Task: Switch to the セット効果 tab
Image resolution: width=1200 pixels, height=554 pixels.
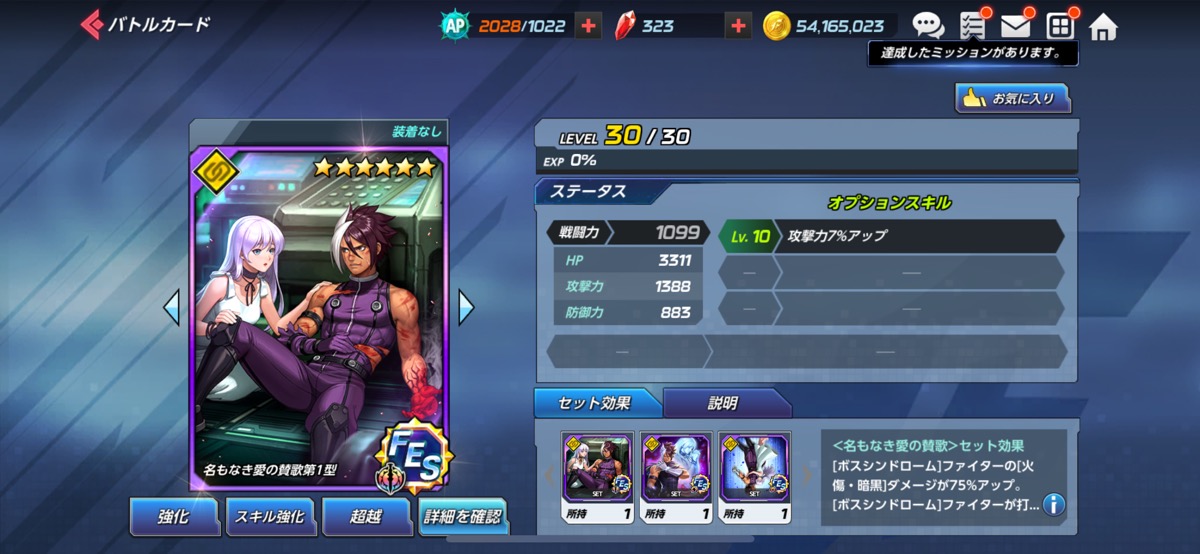Action: [597, 403]
